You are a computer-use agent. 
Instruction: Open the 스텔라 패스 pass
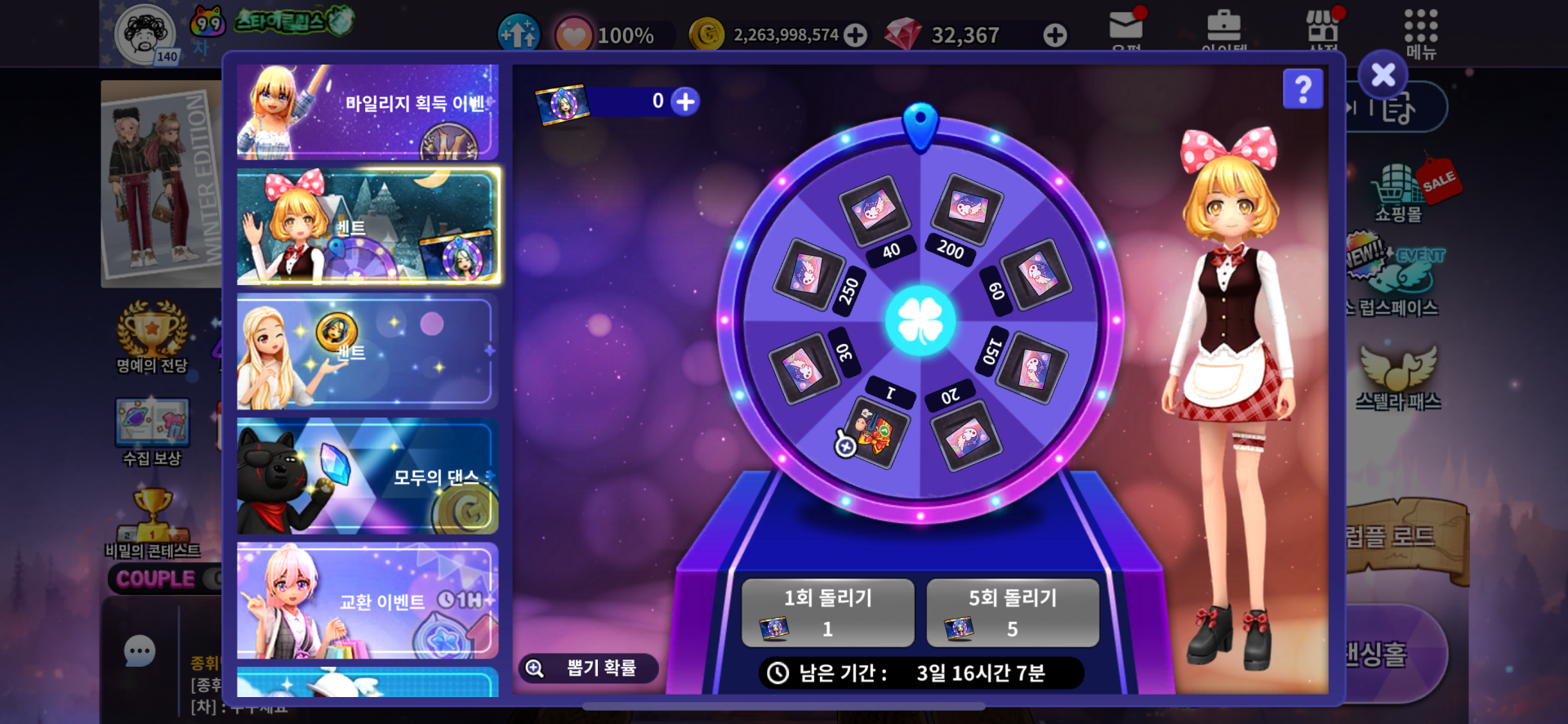(1398, 376)
